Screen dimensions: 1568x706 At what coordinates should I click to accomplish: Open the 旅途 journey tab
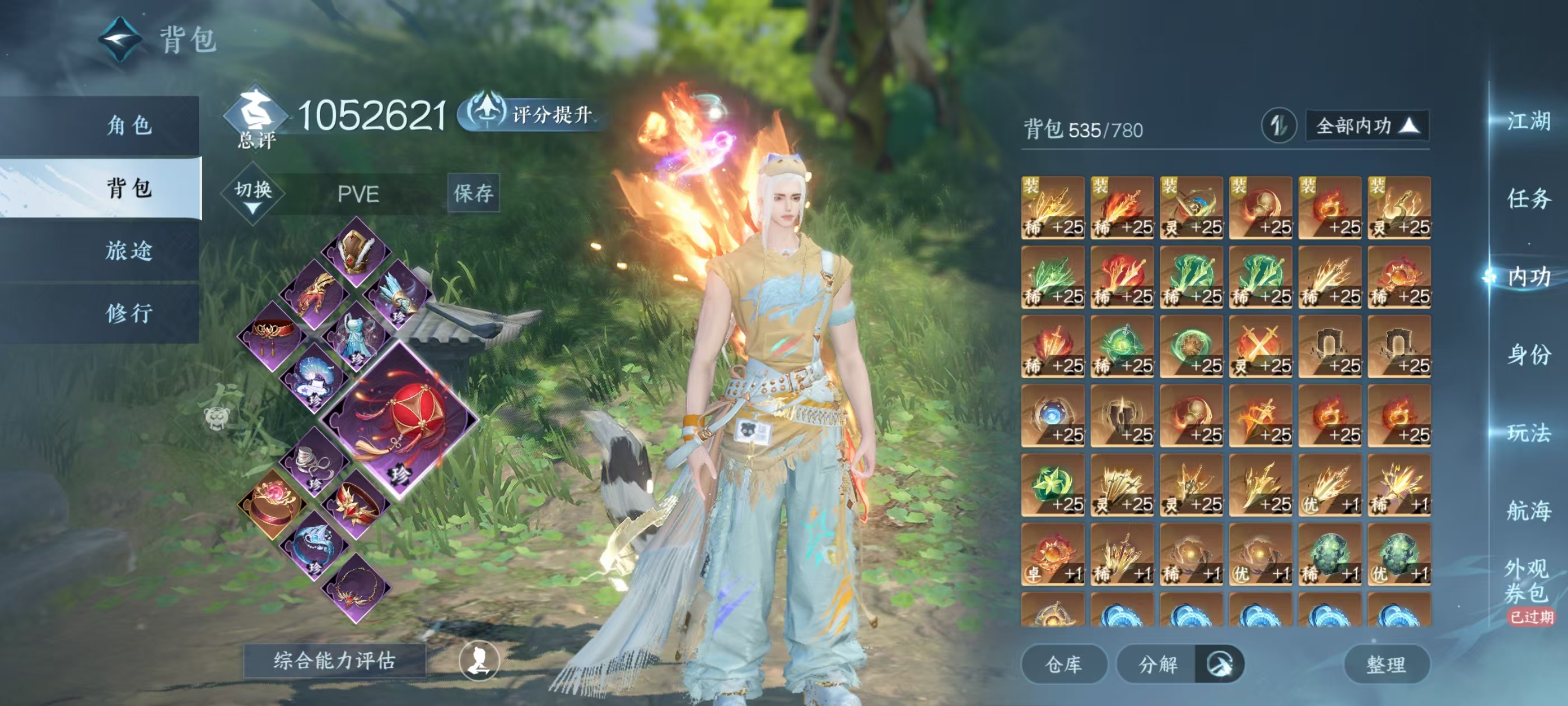129,250
